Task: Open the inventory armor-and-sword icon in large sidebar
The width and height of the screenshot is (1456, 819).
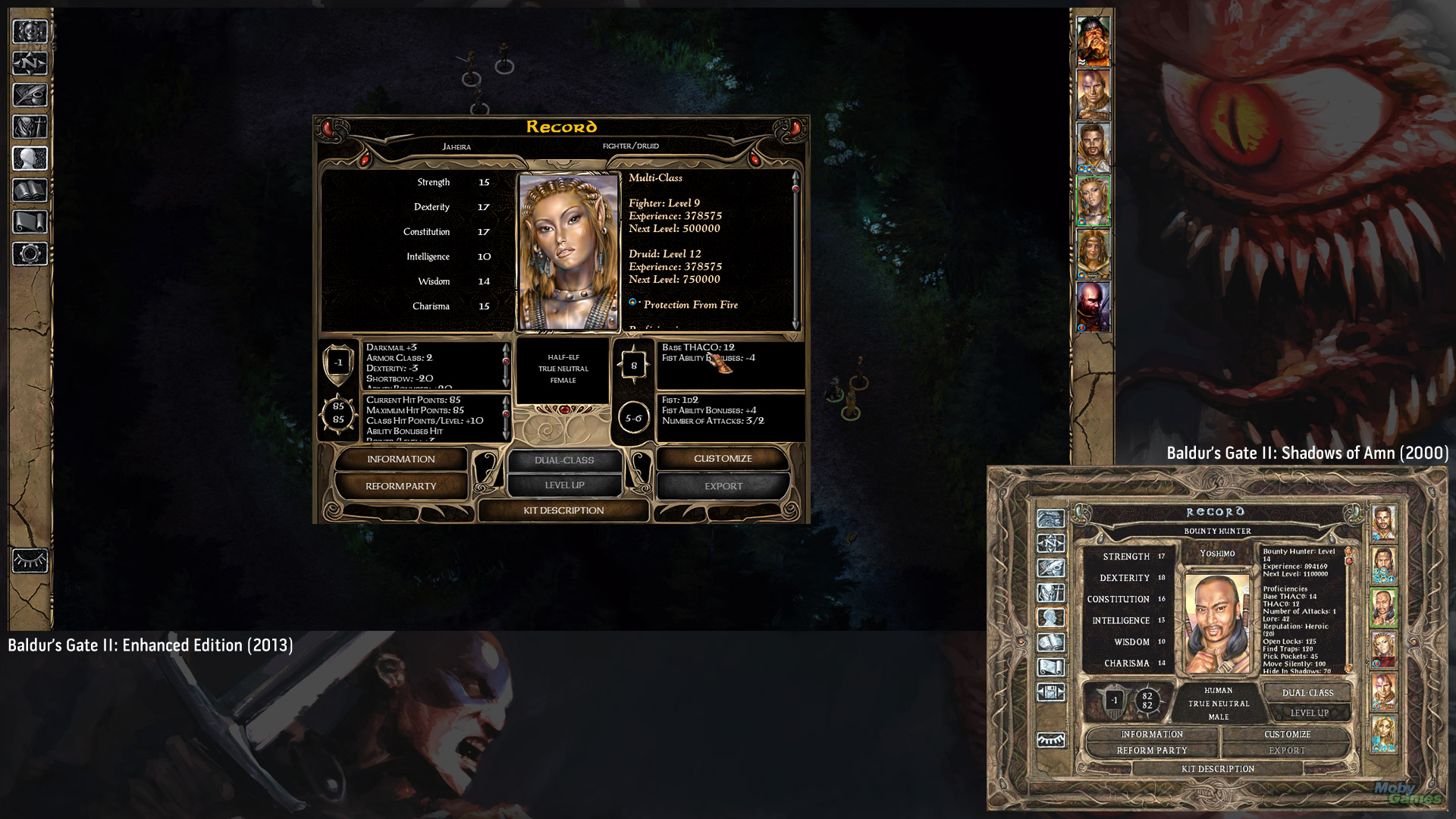Action: (x=30, y=127)
